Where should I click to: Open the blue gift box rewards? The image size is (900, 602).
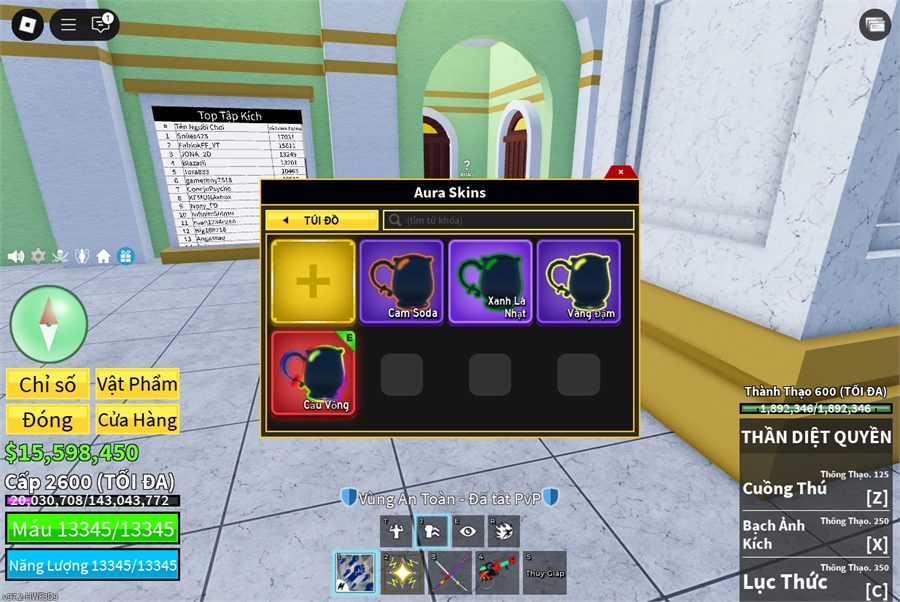(x=125, y=256)
